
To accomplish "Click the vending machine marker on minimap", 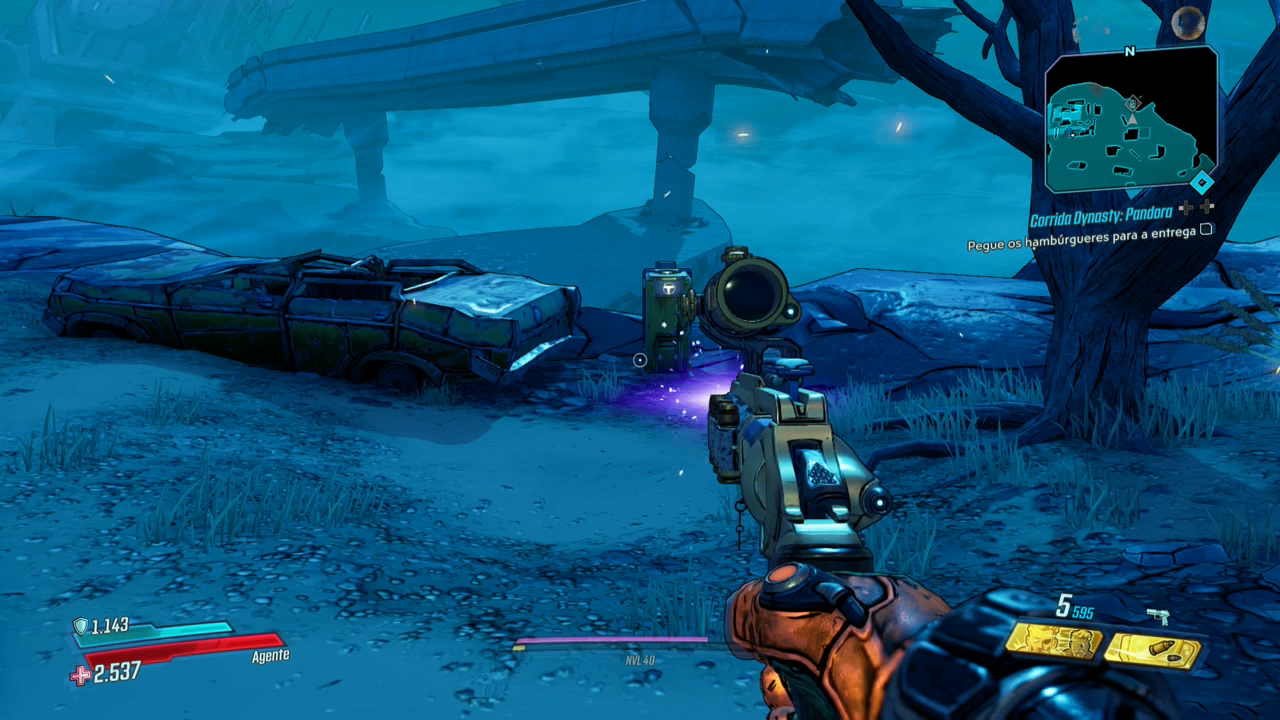I will click(1133, 103).
